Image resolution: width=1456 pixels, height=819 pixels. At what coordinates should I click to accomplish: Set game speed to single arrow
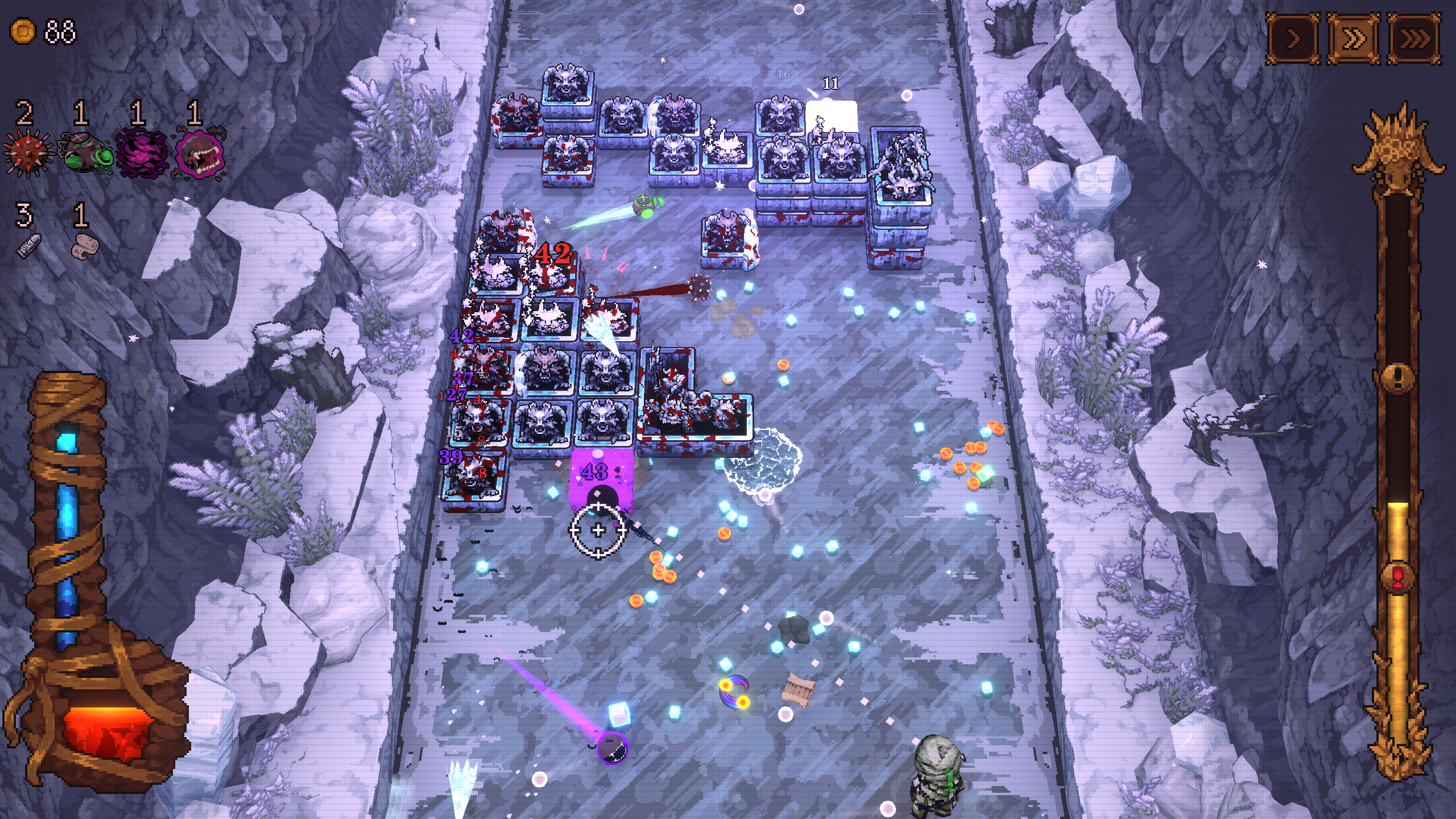[x=1293, y=39]
